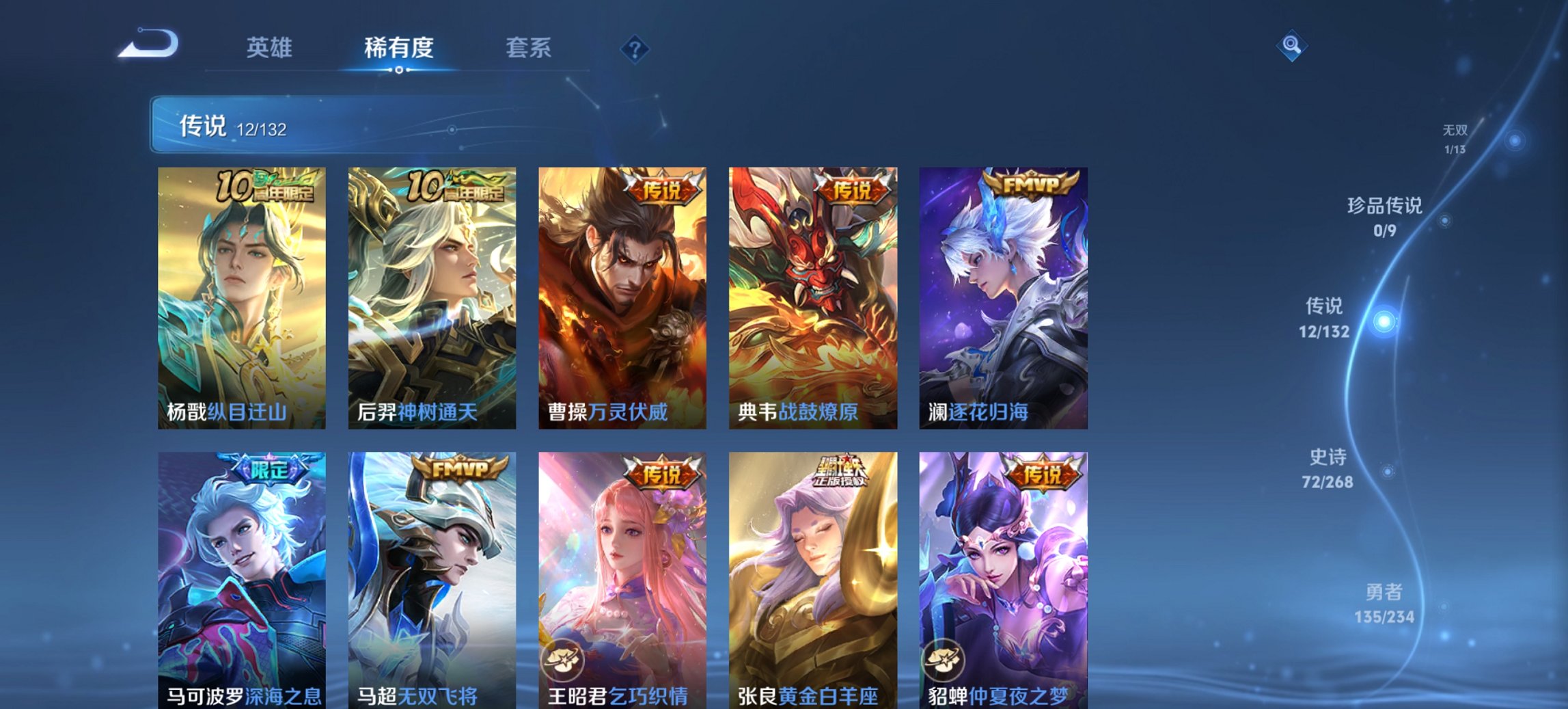Open the help question mark icon
The image size is (1568, 709).
point(635,49)
